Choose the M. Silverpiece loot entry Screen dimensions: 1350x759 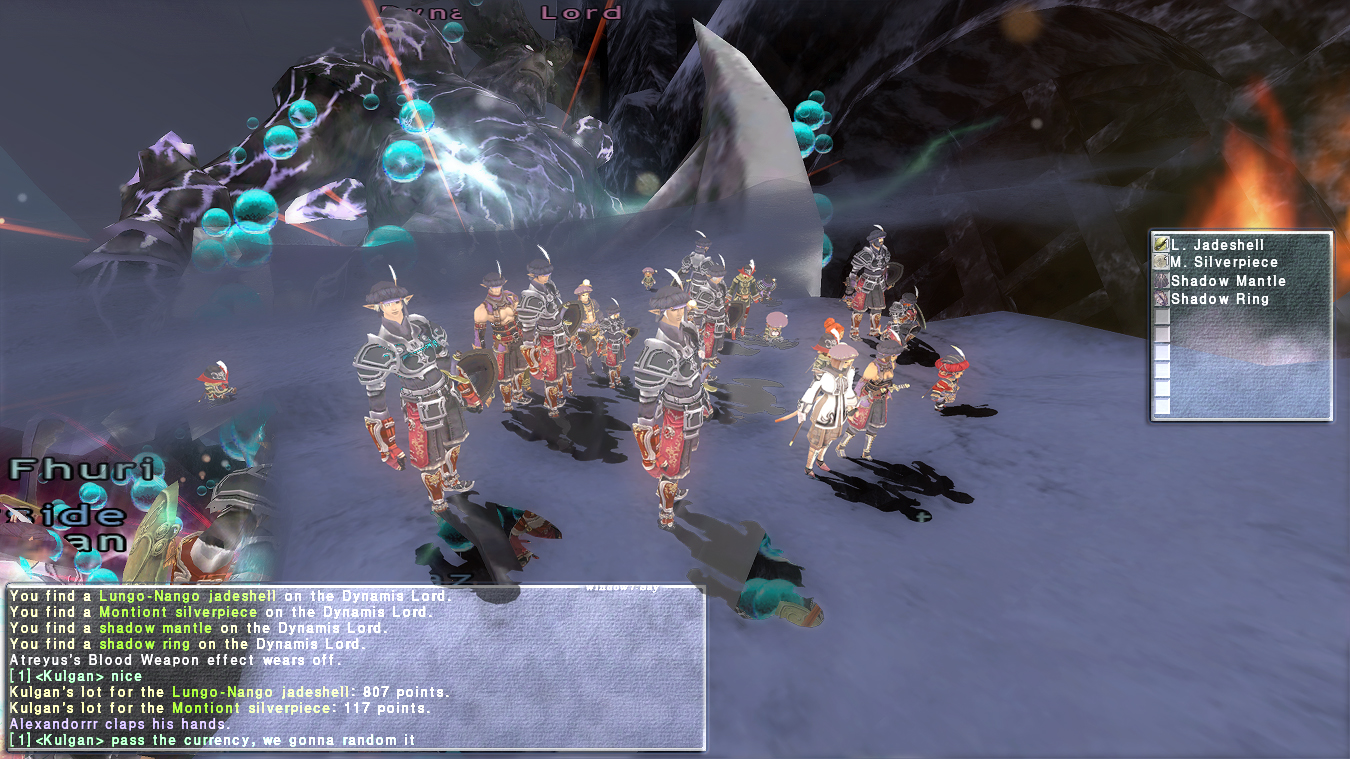pos(1224,263)
